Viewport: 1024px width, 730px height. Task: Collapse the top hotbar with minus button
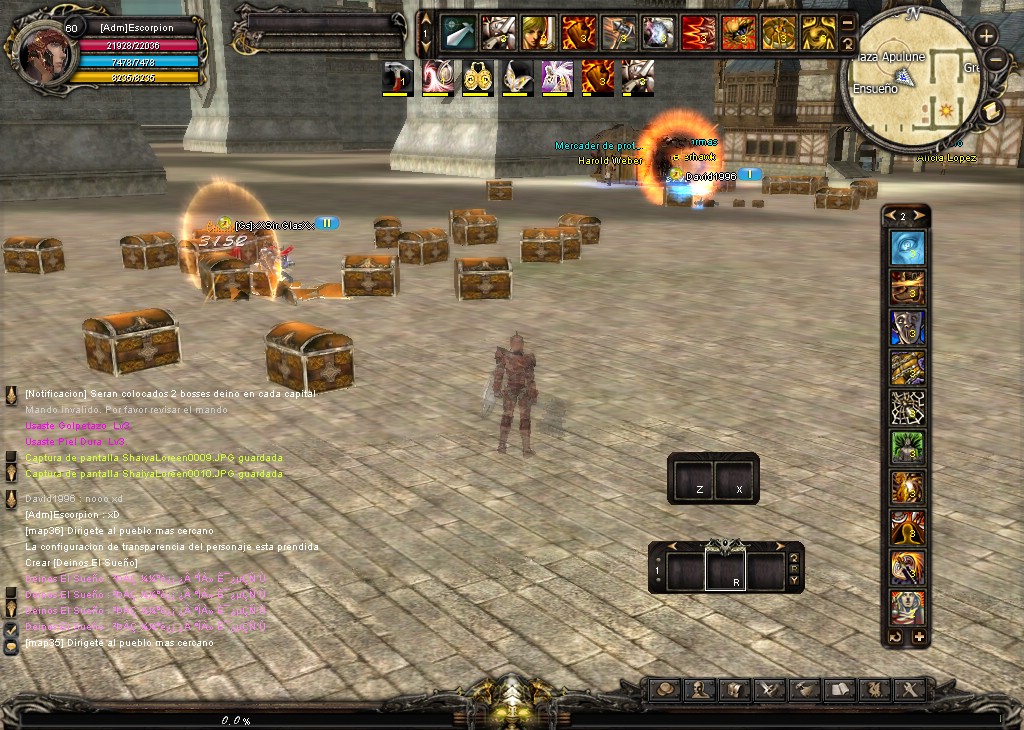[848, 22]
